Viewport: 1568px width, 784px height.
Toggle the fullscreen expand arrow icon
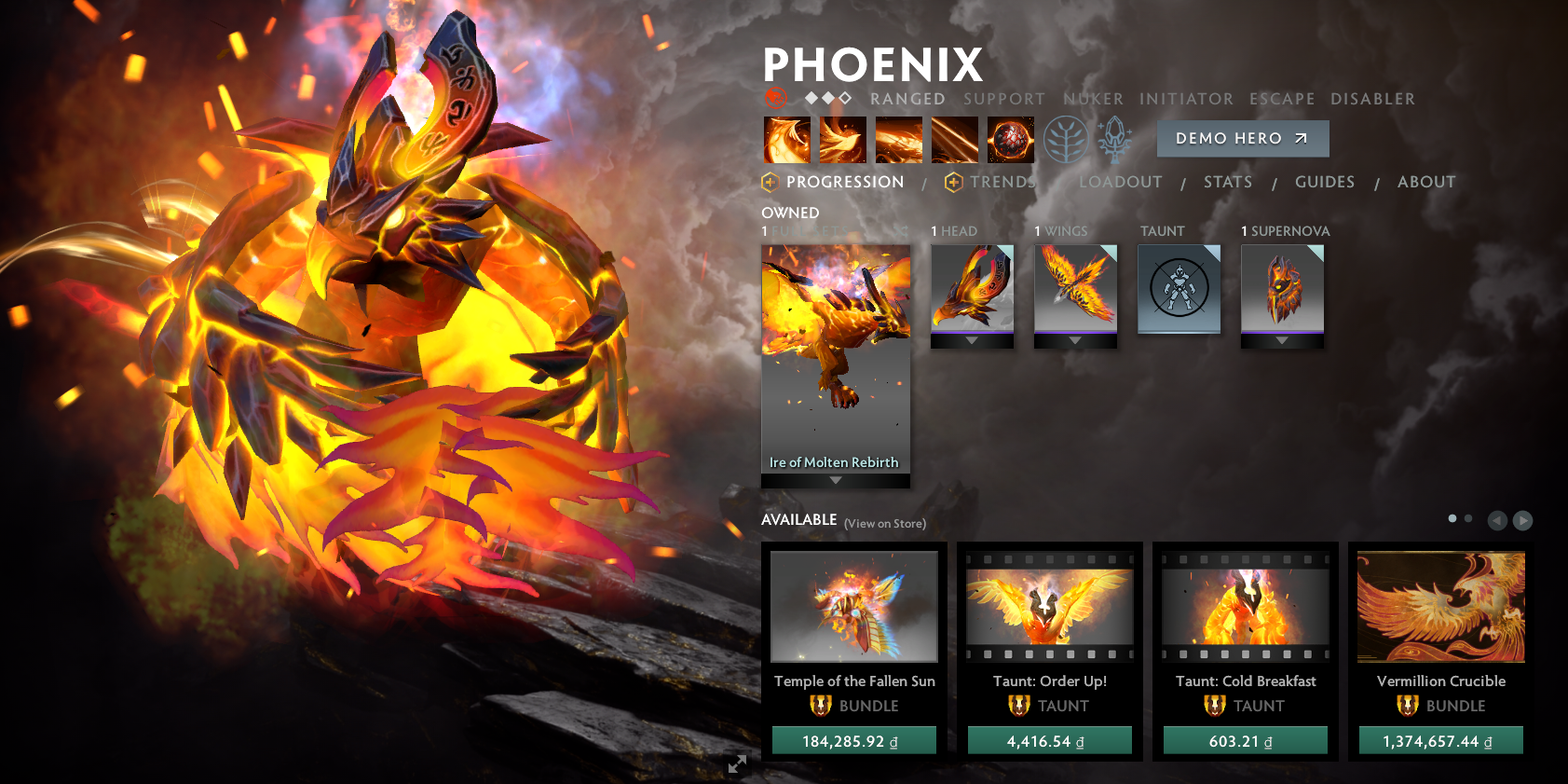tap(737, 763)
